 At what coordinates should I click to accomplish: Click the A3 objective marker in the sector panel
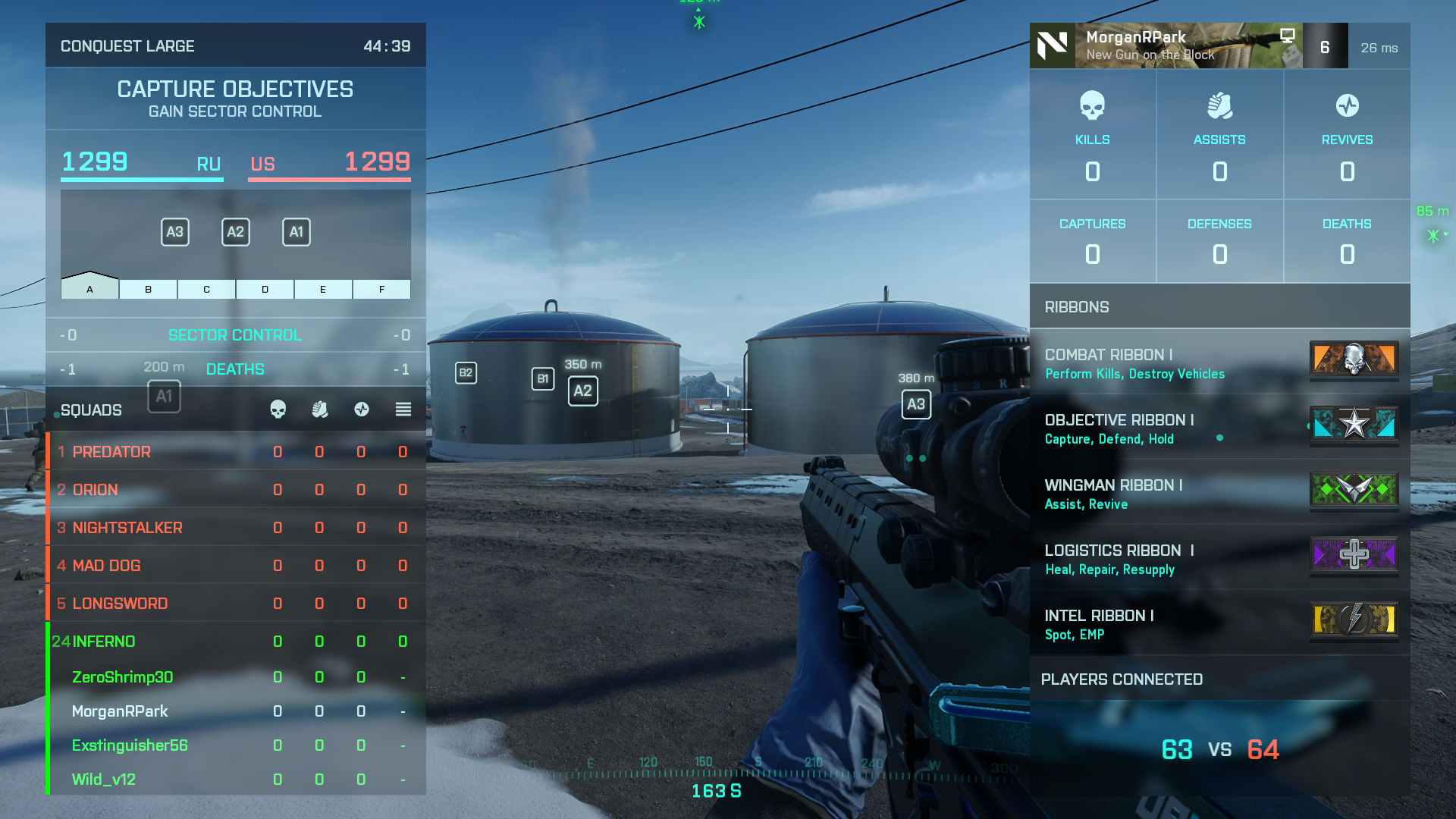coord(175,232)
